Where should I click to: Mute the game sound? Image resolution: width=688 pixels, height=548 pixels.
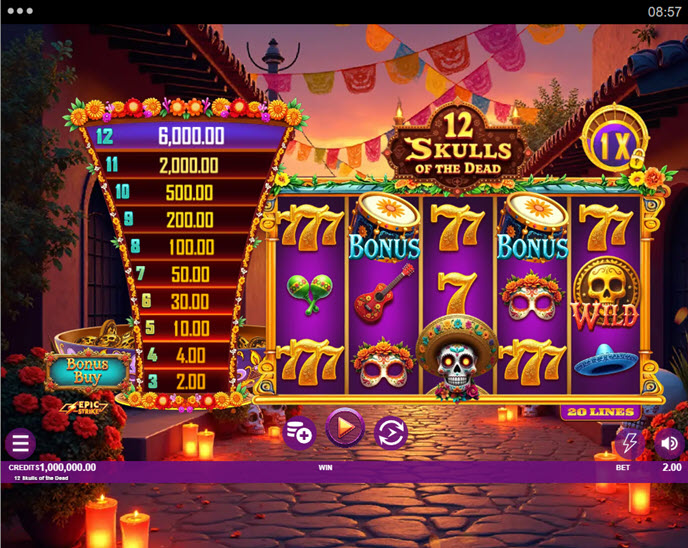tap(669, 442)
